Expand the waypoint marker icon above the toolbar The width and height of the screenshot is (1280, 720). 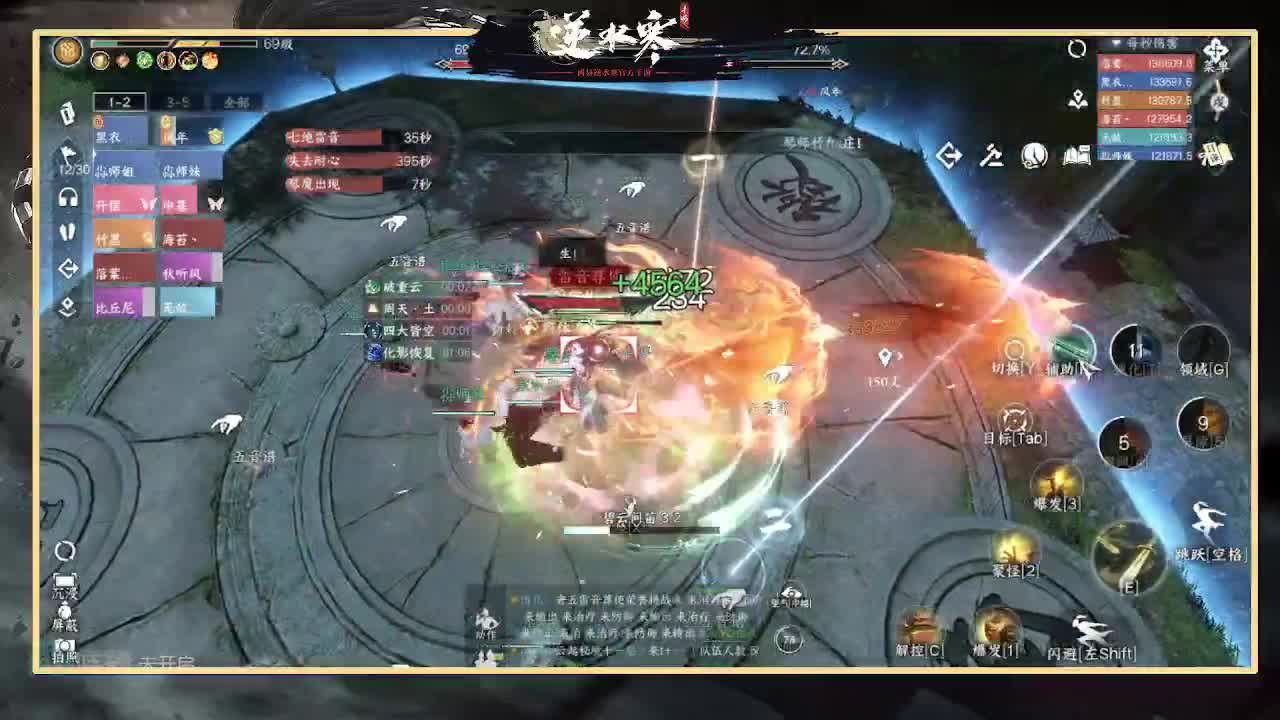point(1078,100)
